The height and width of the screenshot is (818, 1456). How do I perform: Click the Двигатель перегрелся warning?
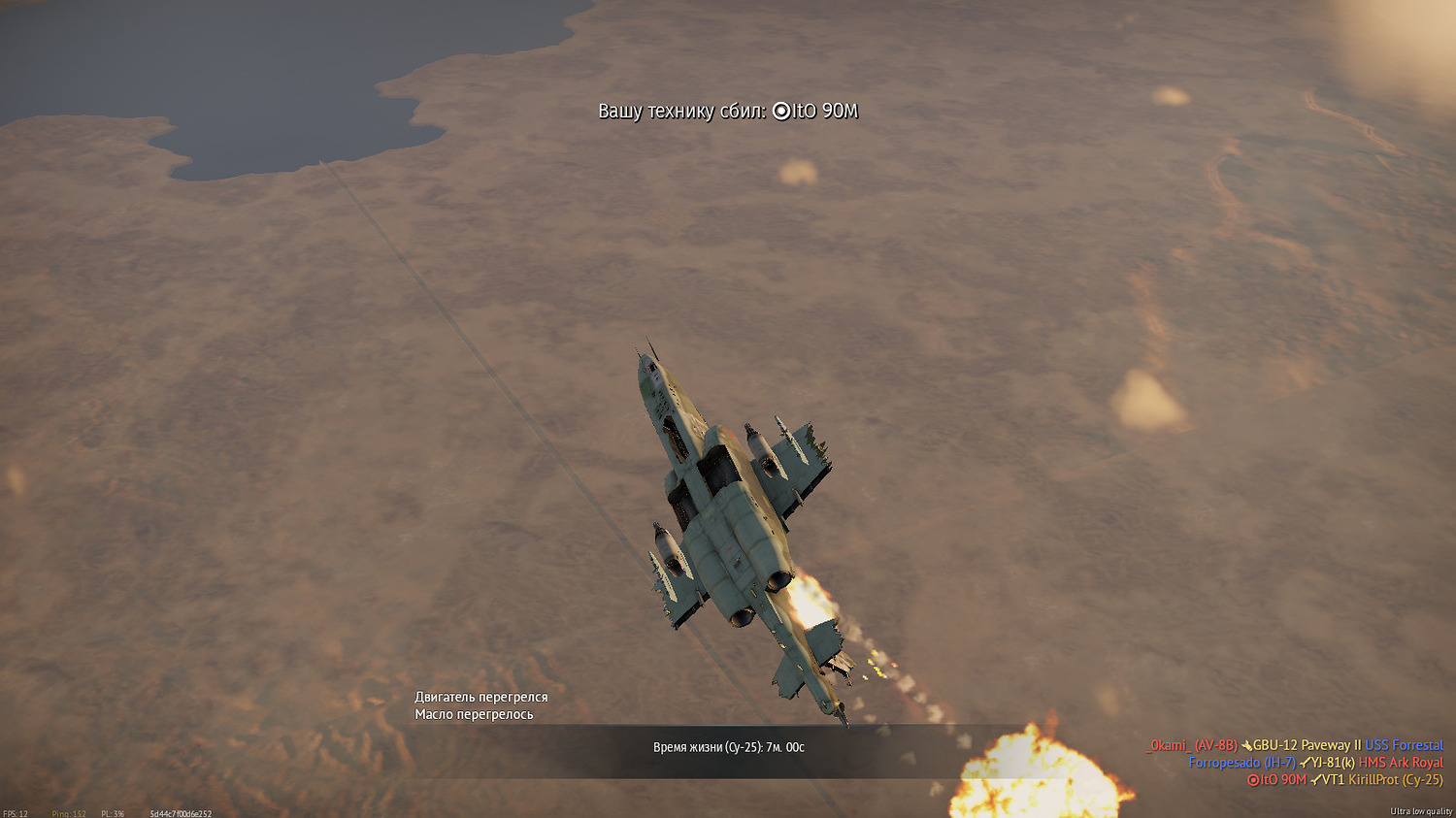coord(481,697)
